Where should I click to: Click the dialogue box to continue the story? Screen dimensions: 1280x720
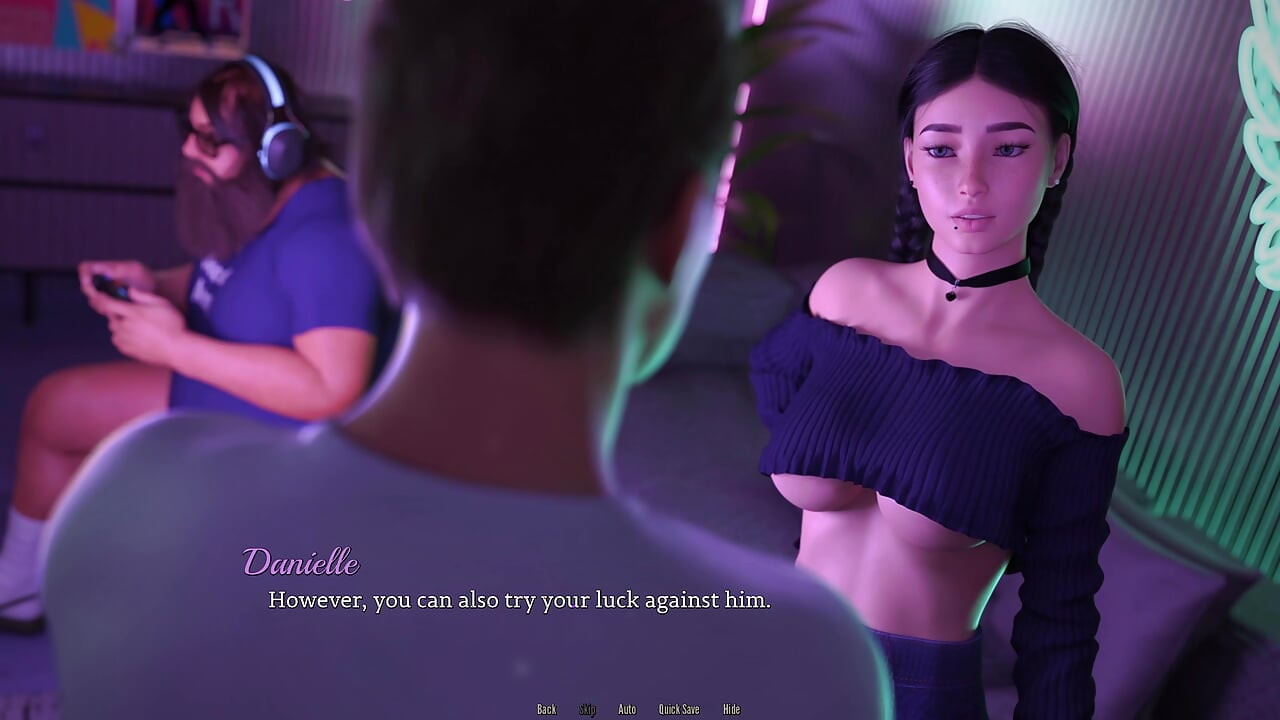pos(640,600)
